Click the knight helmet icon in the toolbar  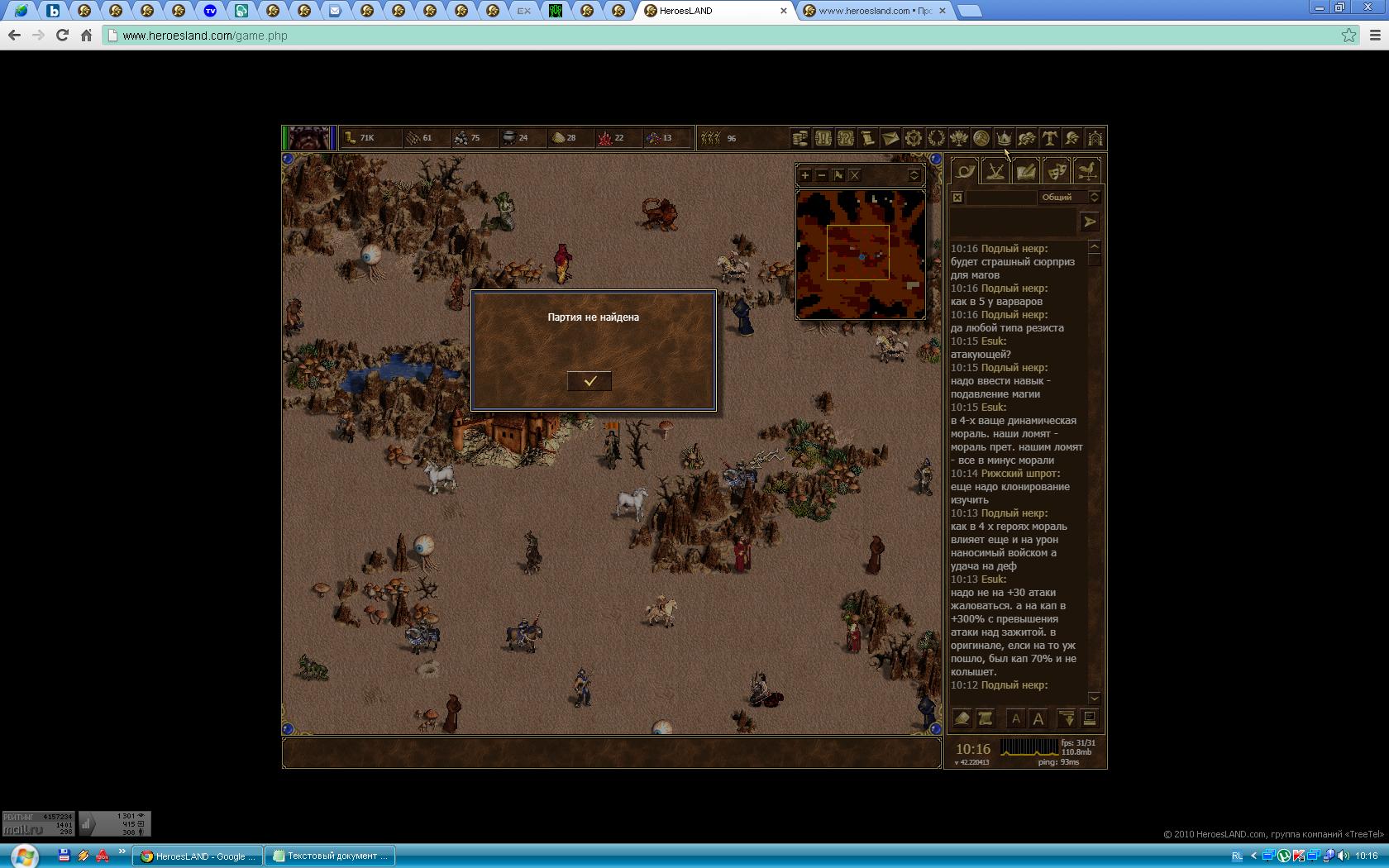[1072, 138]
